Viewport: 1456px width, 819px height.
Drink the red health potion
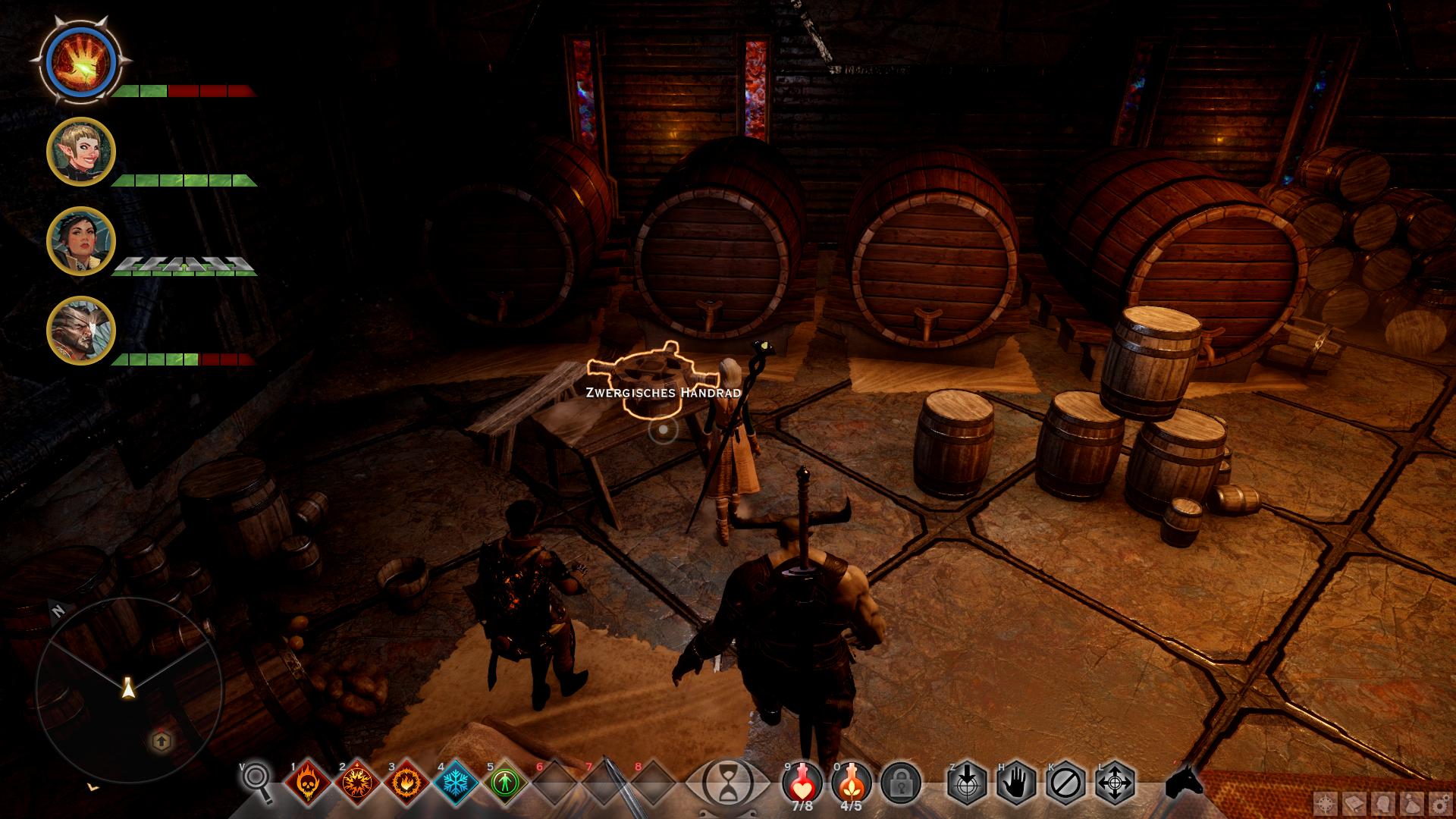click(802, 781)
